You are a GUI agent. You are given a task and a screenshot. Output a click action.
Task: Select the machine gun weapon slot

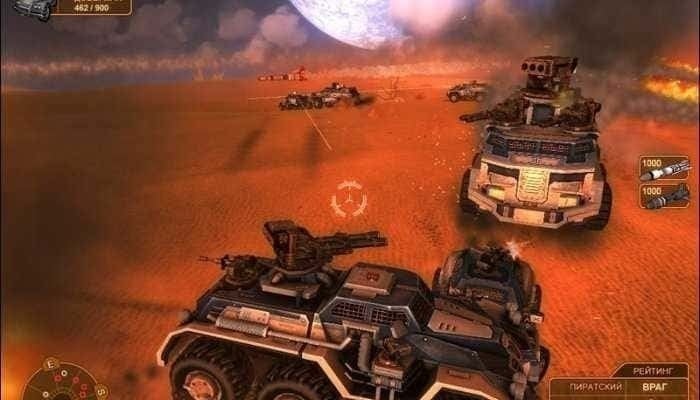point(665,193)
